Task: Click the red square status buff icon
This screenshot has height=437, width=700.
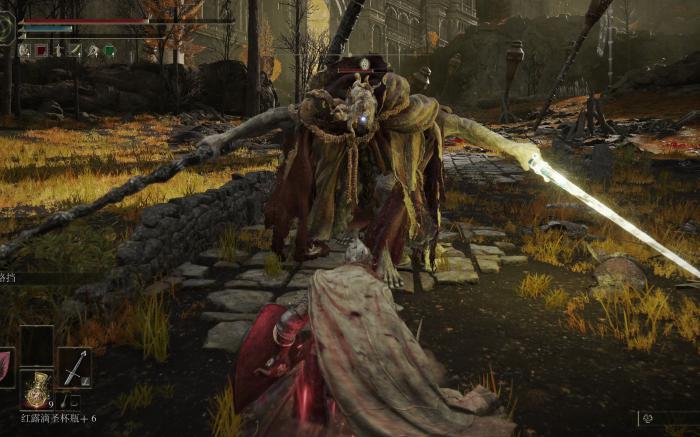Action: [41, 50]
